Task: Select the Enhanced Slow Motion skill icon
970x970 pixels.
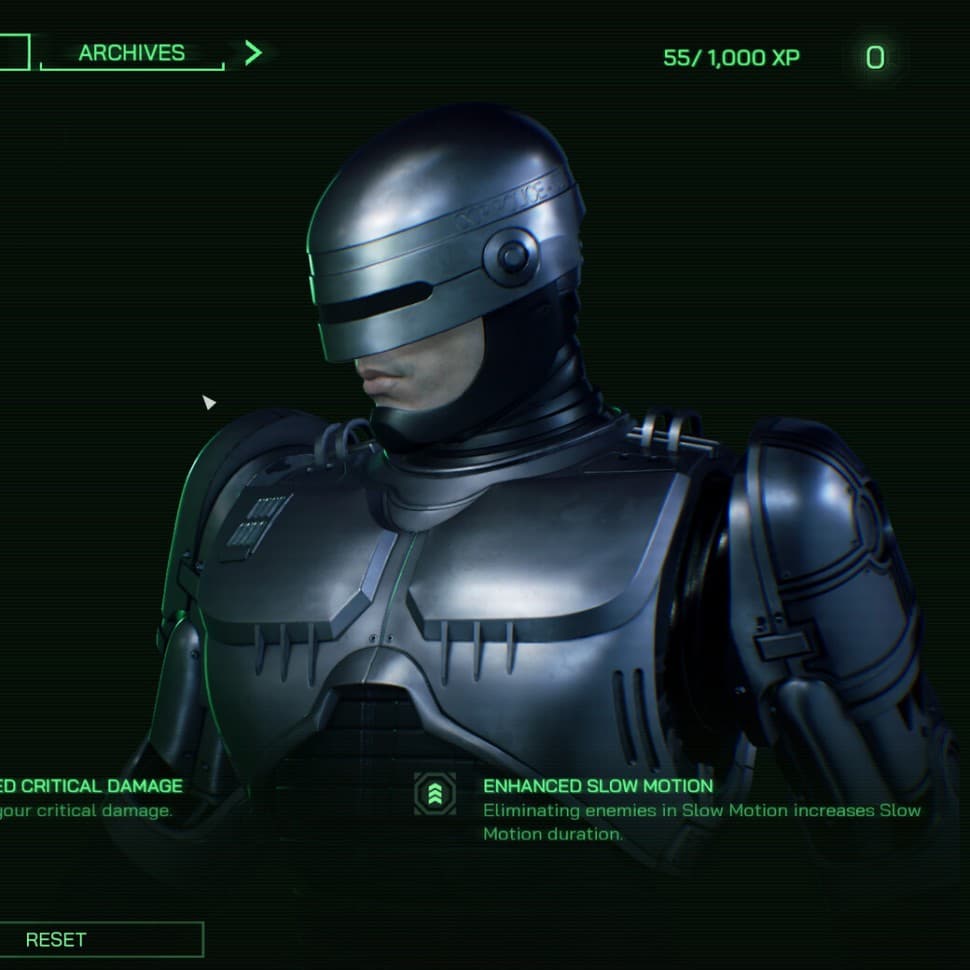Action: [x=435, y=794]
